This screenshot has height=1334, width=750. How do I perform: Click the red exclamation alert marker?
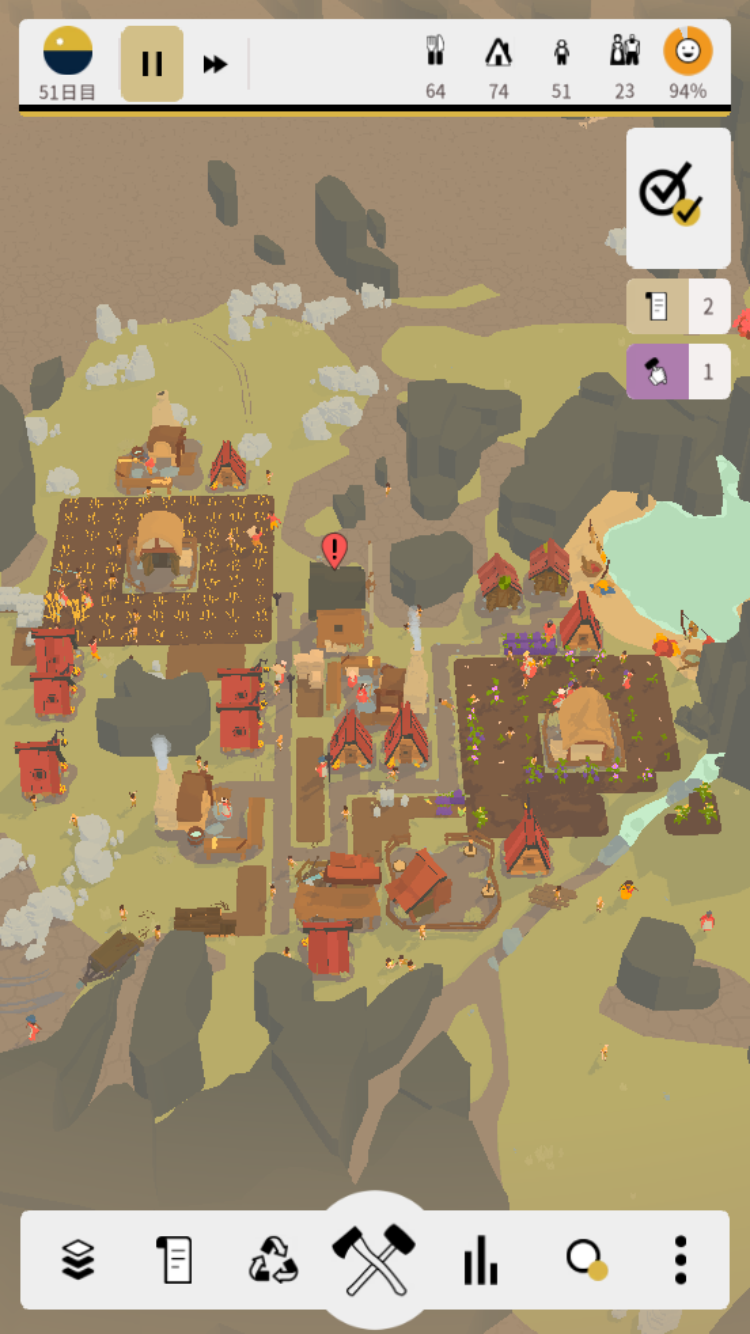point(334,549)
